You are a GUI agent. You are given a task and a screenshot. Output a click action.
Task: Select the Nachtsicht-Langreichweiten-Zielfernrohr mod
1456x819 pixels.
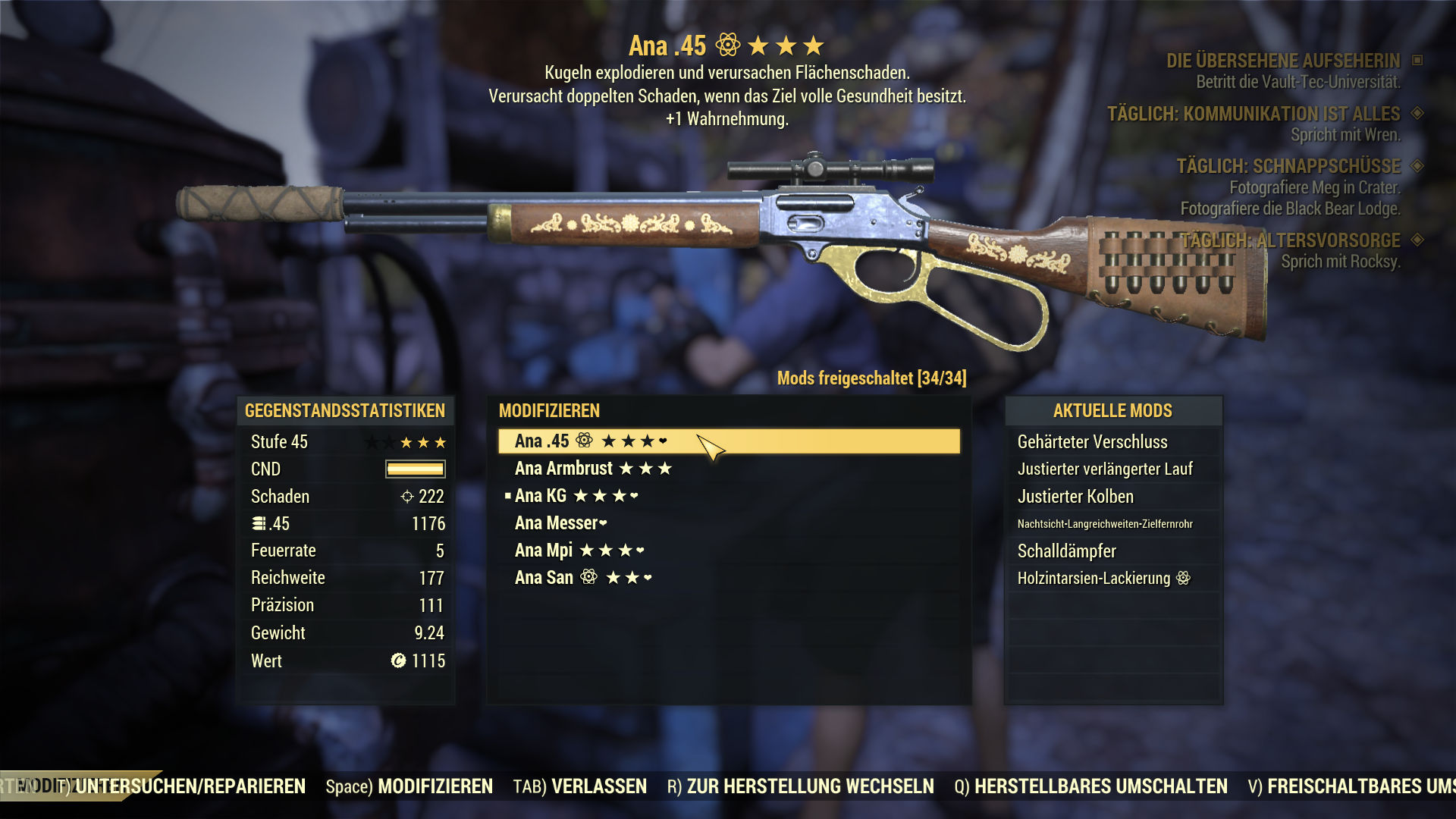click(x=1105, y=524)
